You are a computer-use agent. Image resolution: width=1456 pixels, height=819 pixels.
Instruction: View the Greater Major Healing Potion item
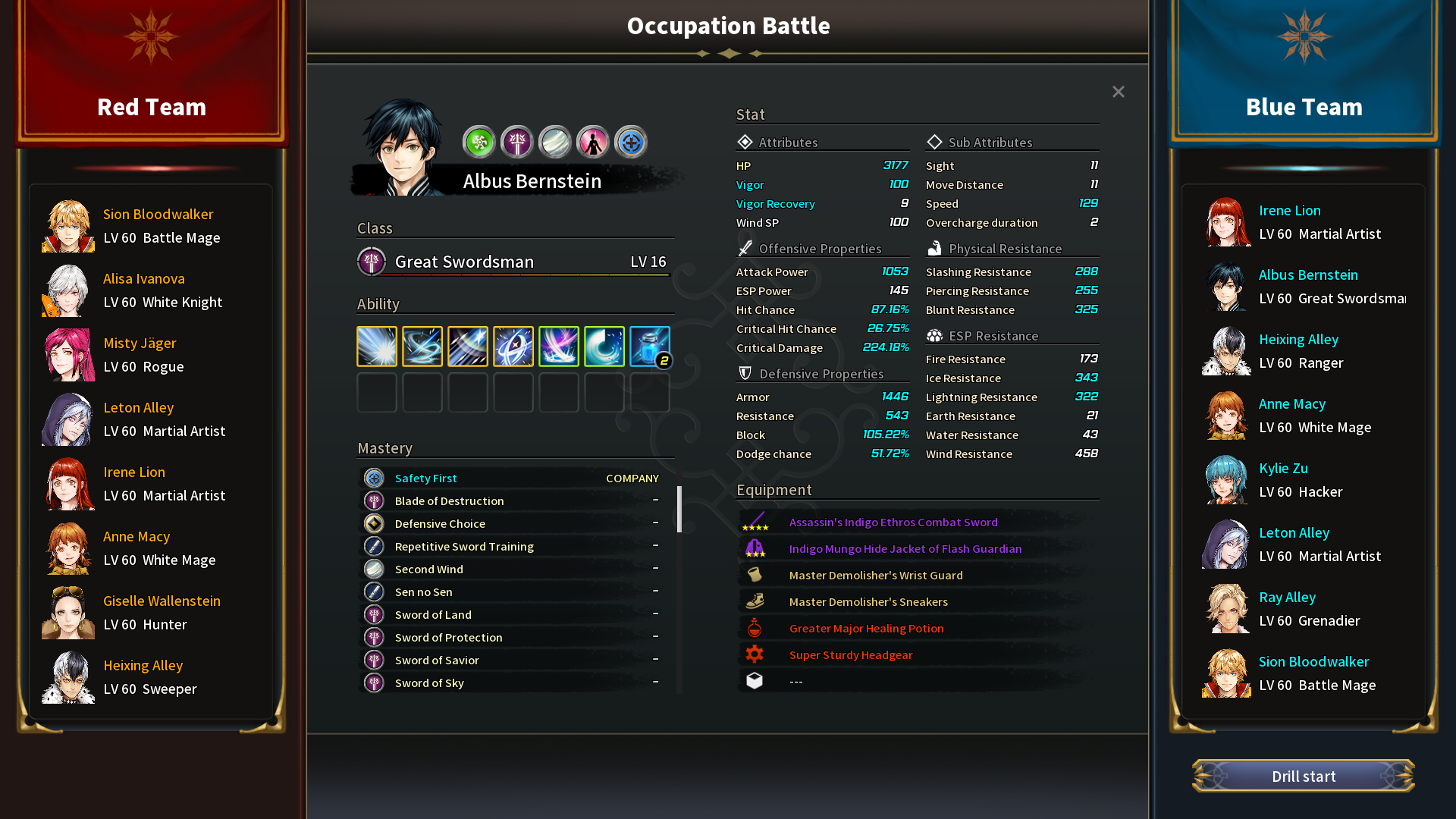(866, 629)
